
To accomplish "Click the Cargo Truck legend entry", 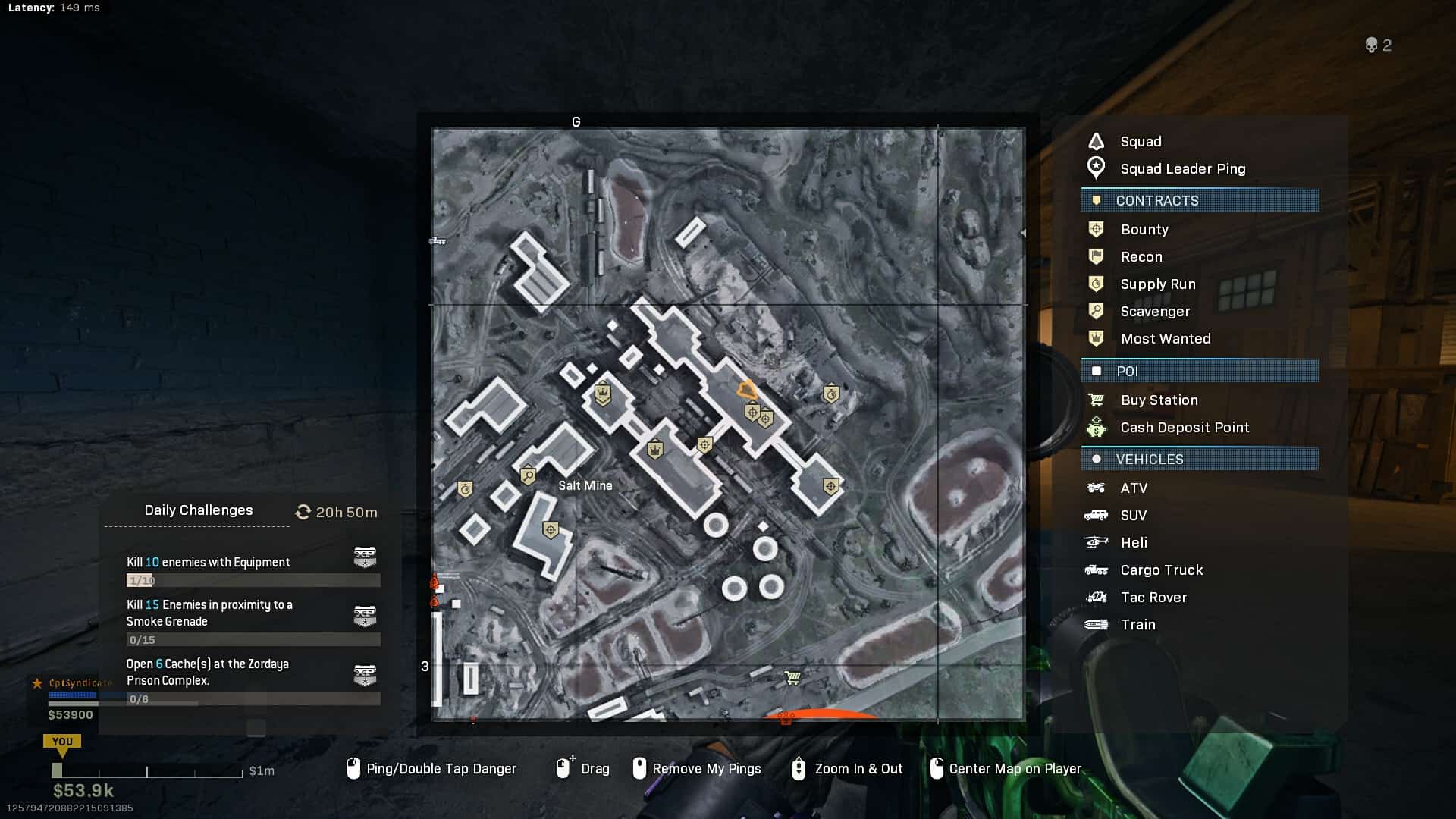I will (1161, 570).
